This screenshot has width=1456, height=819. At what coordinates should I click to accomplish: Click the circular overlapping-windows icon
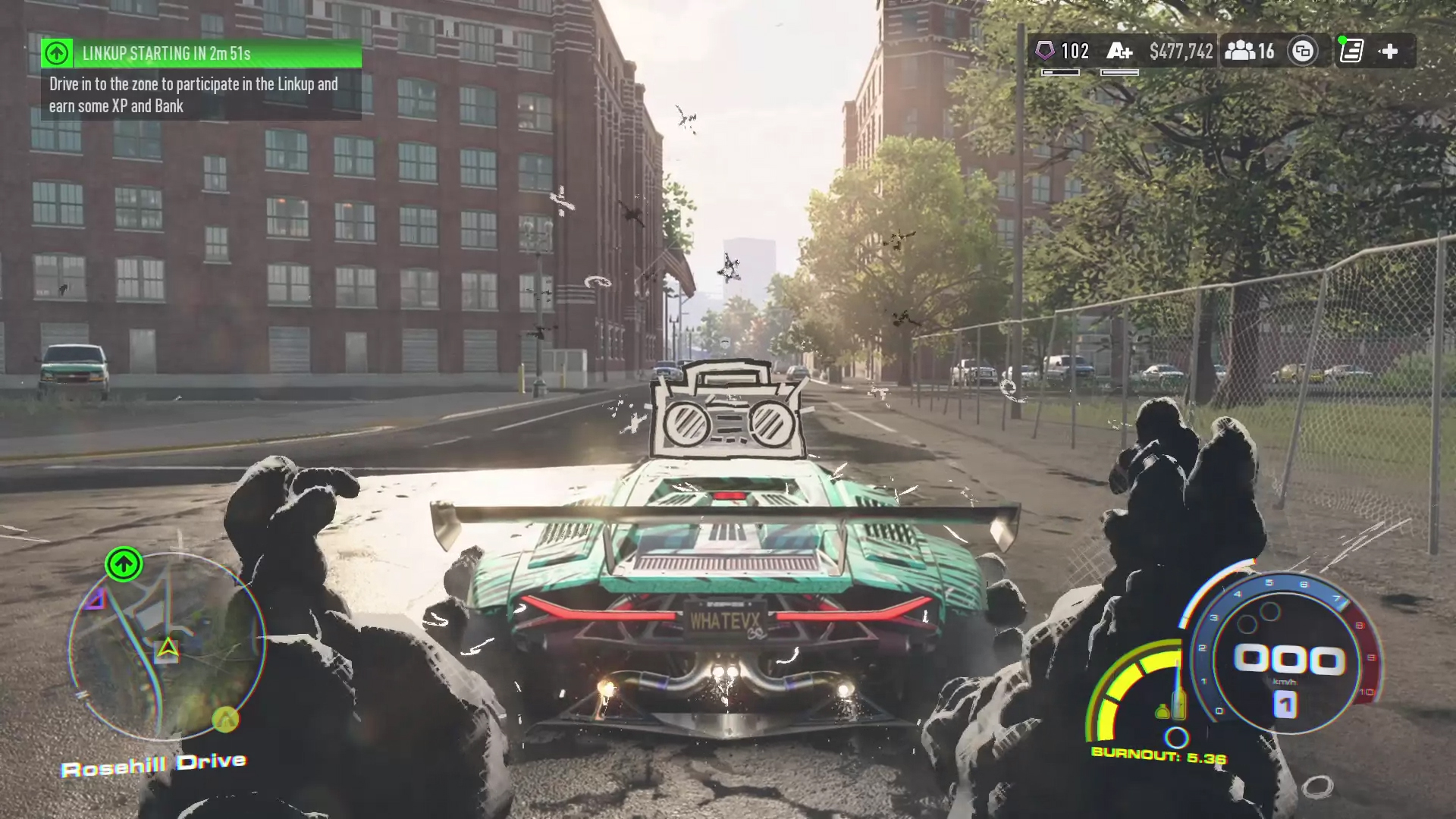1303,52
